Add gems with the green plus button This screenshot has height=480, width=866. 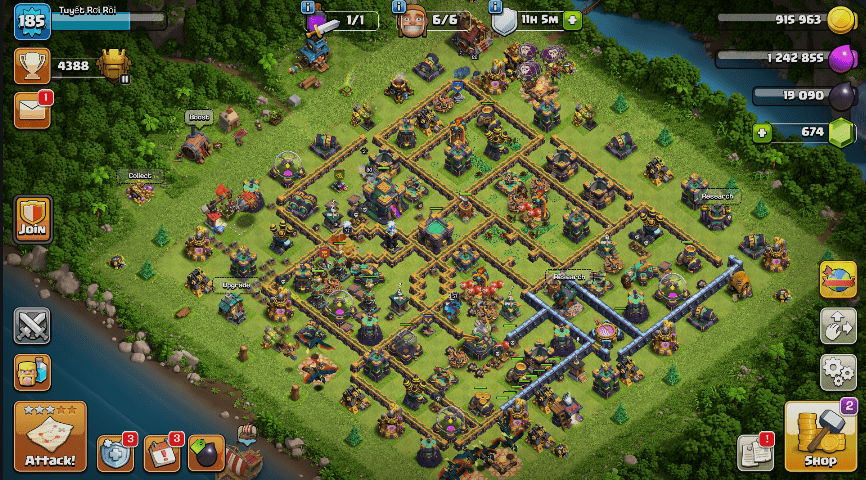click(x=762, y=131)
